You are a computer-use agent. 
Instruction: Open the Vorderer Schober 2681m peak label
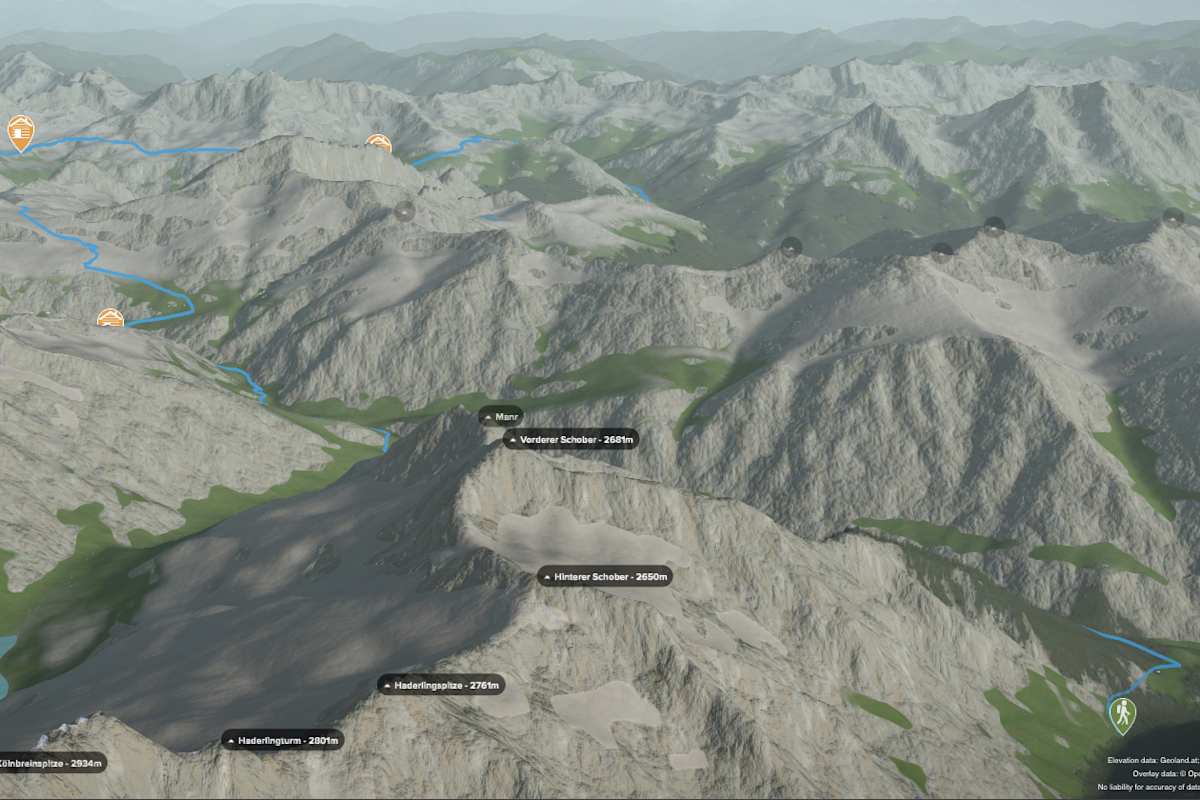coord(570,439)
